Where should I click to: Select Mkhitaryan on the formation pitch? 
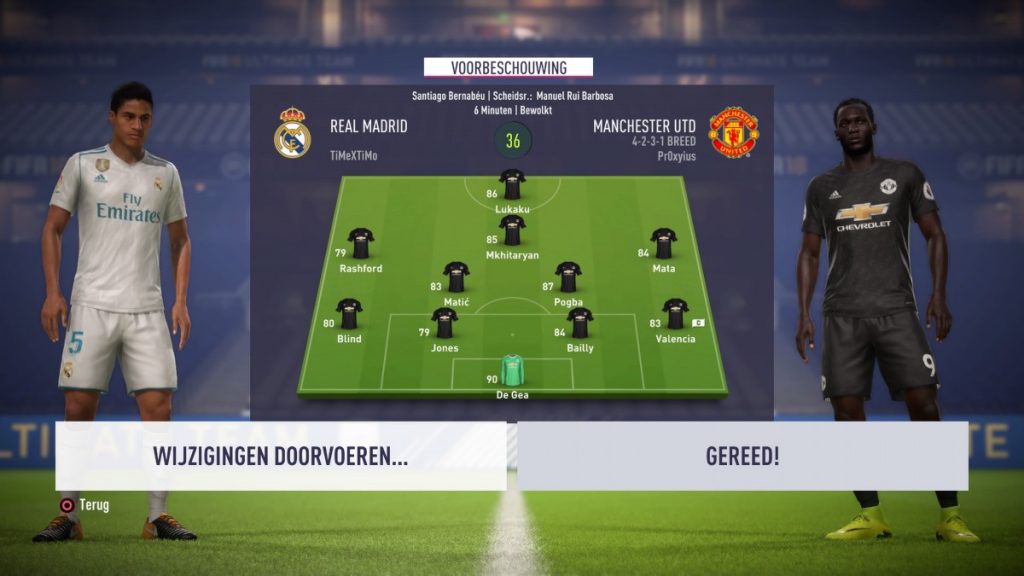coord(512,231)
